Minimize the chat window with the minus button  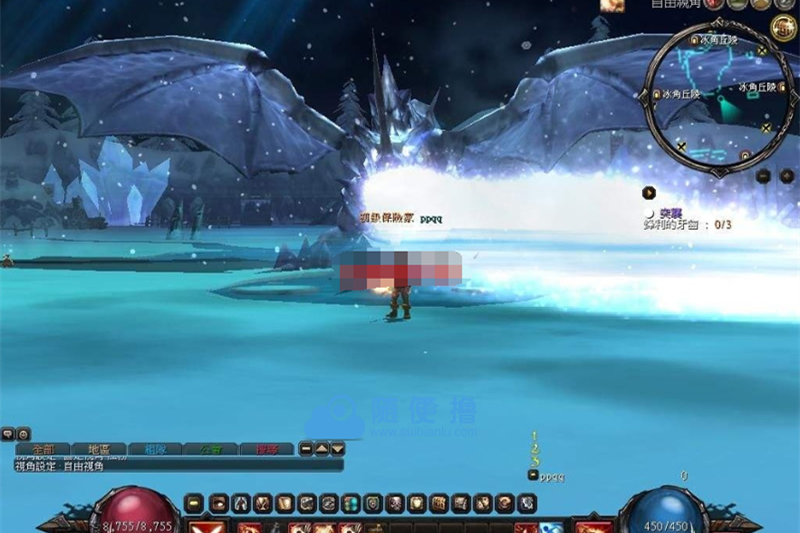pyautogui.click(x=307, y=450)
